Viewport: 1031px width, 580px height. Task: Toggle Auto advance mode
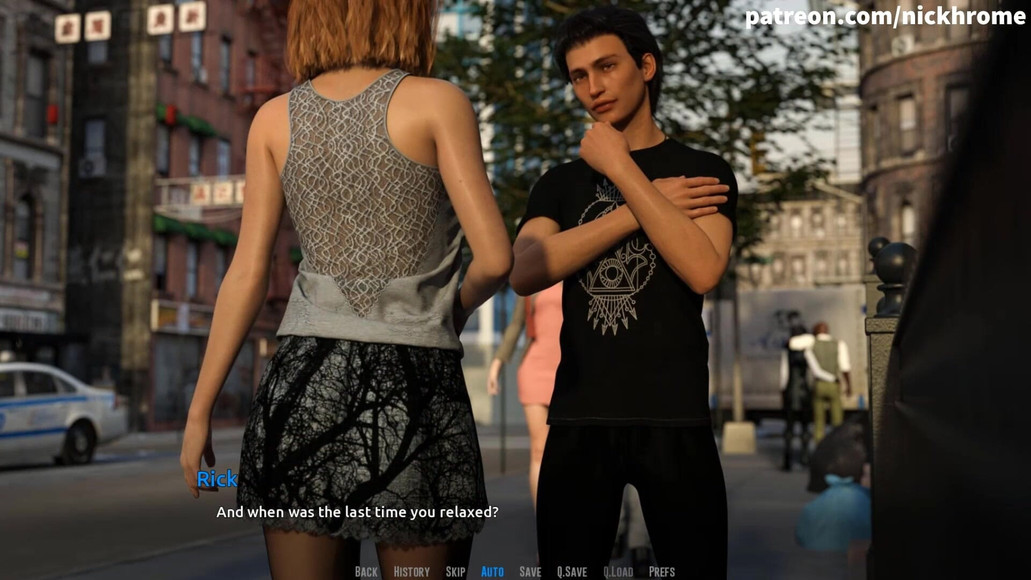pos(492,572)
